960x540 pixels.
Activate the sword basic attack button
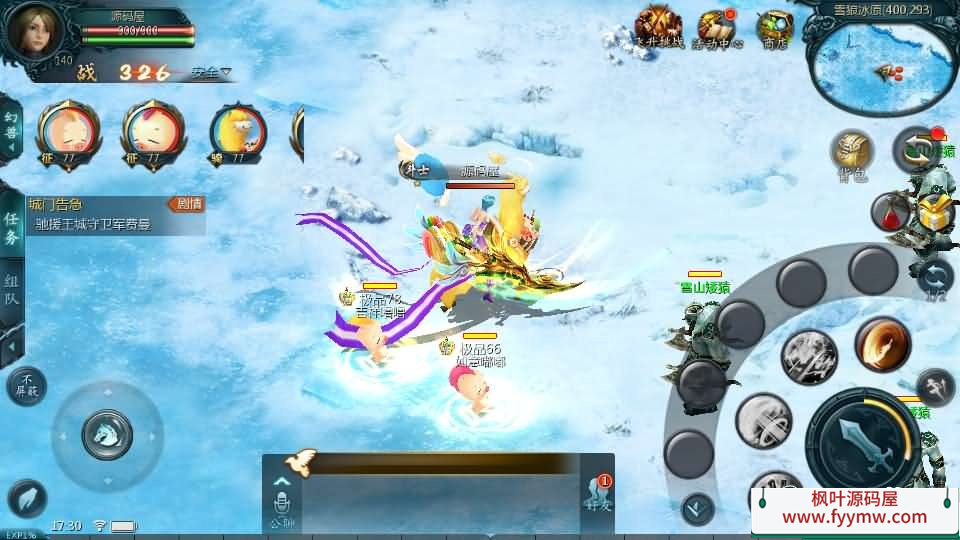point(862,441)
